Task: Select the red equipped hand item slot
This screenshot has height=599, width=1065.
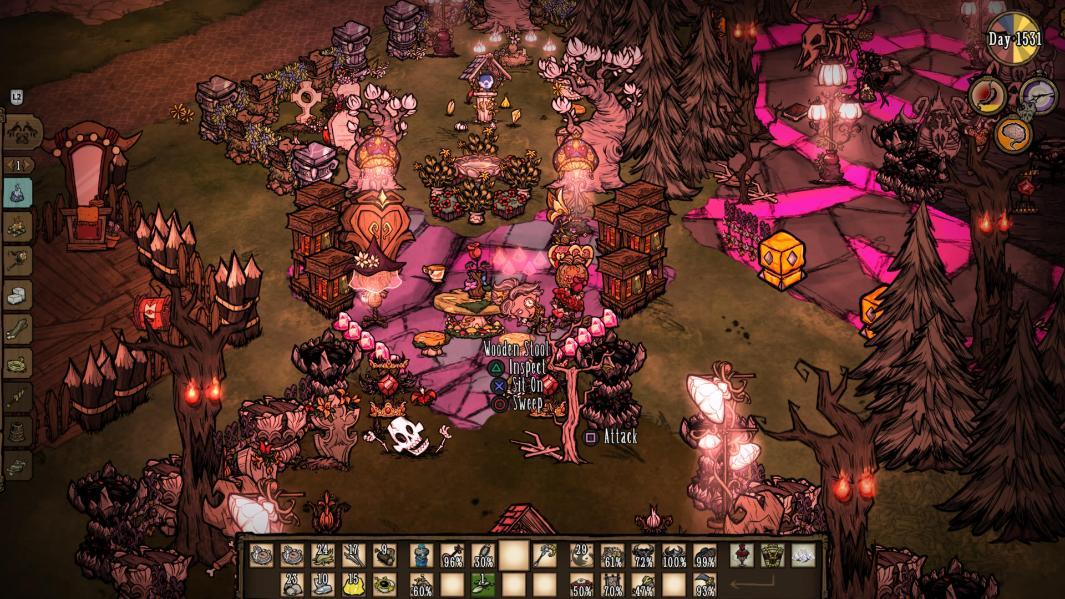Action: 742,555
